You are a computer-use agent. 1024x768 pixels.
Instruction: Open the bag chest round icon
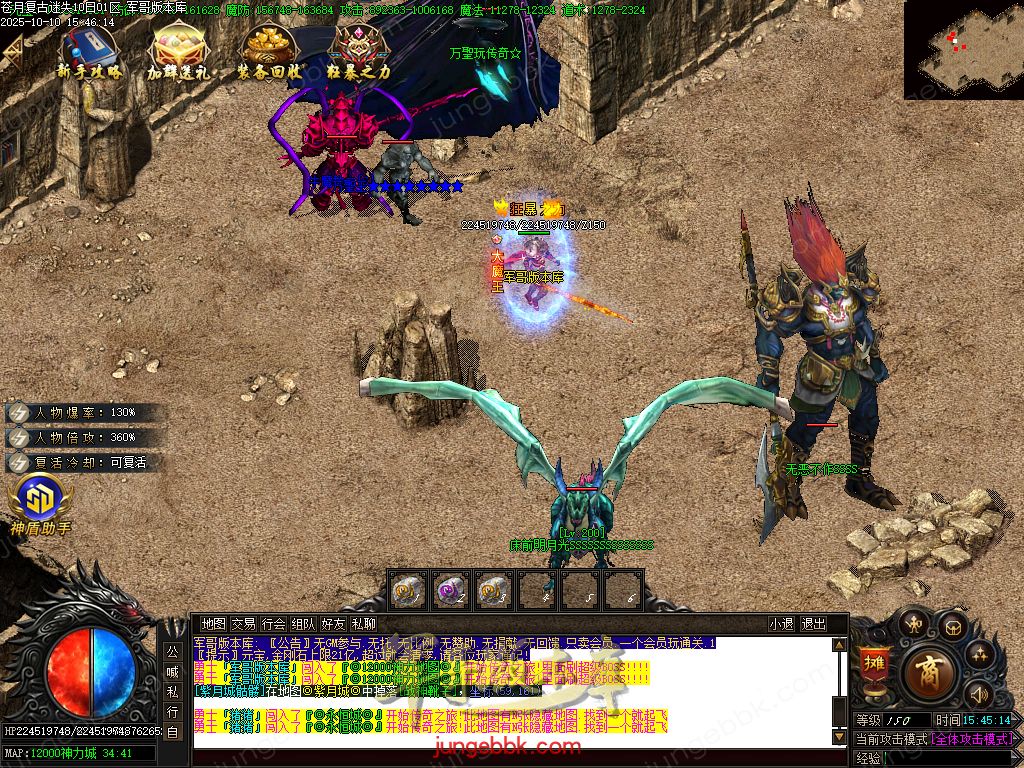[951, 627]
